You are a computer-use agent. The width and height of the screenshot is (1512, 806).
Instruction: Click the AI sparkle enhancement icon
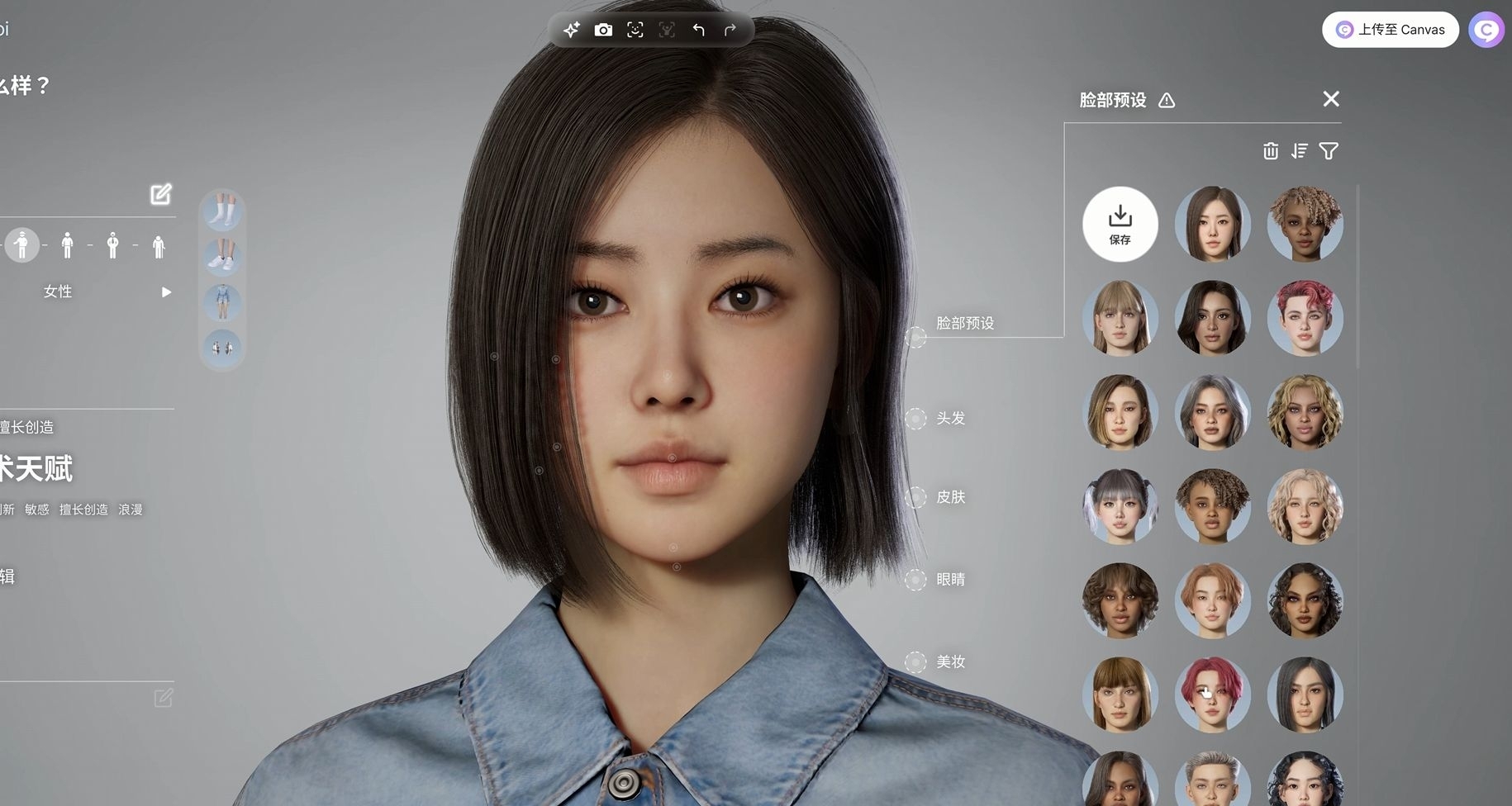571,29
